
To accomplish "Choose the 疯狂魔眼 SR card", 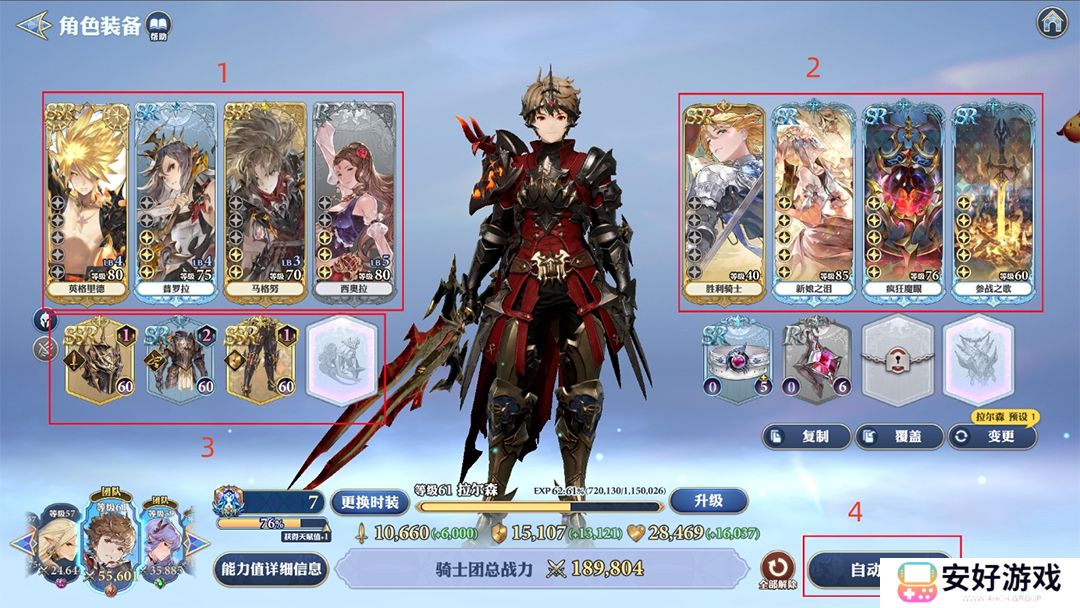I will 903,198.
